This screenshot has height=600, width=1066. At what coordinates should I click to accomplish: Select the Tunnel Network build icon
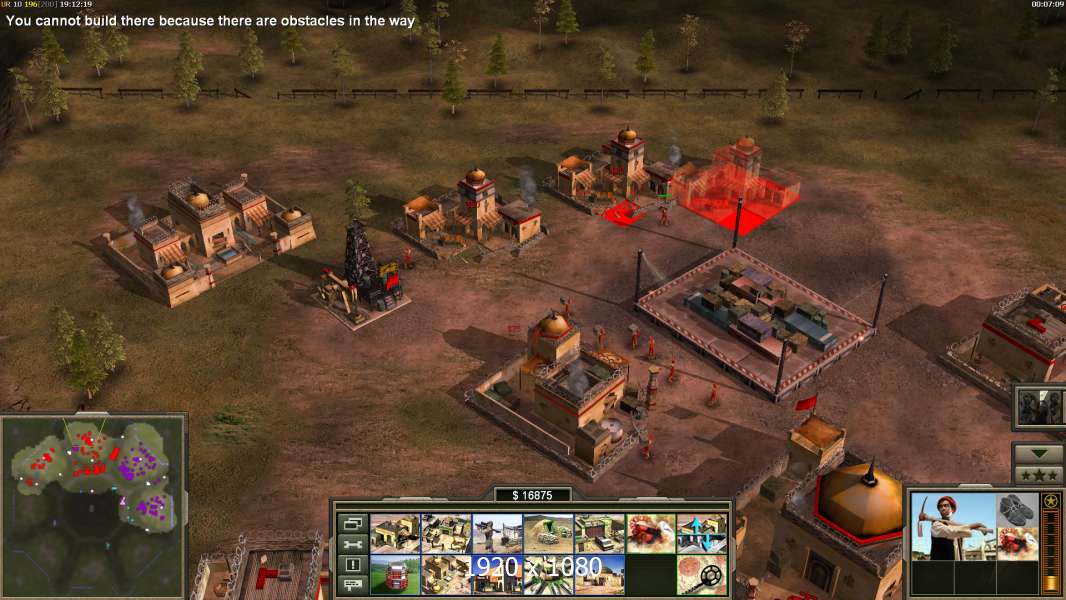coord(548,533)
